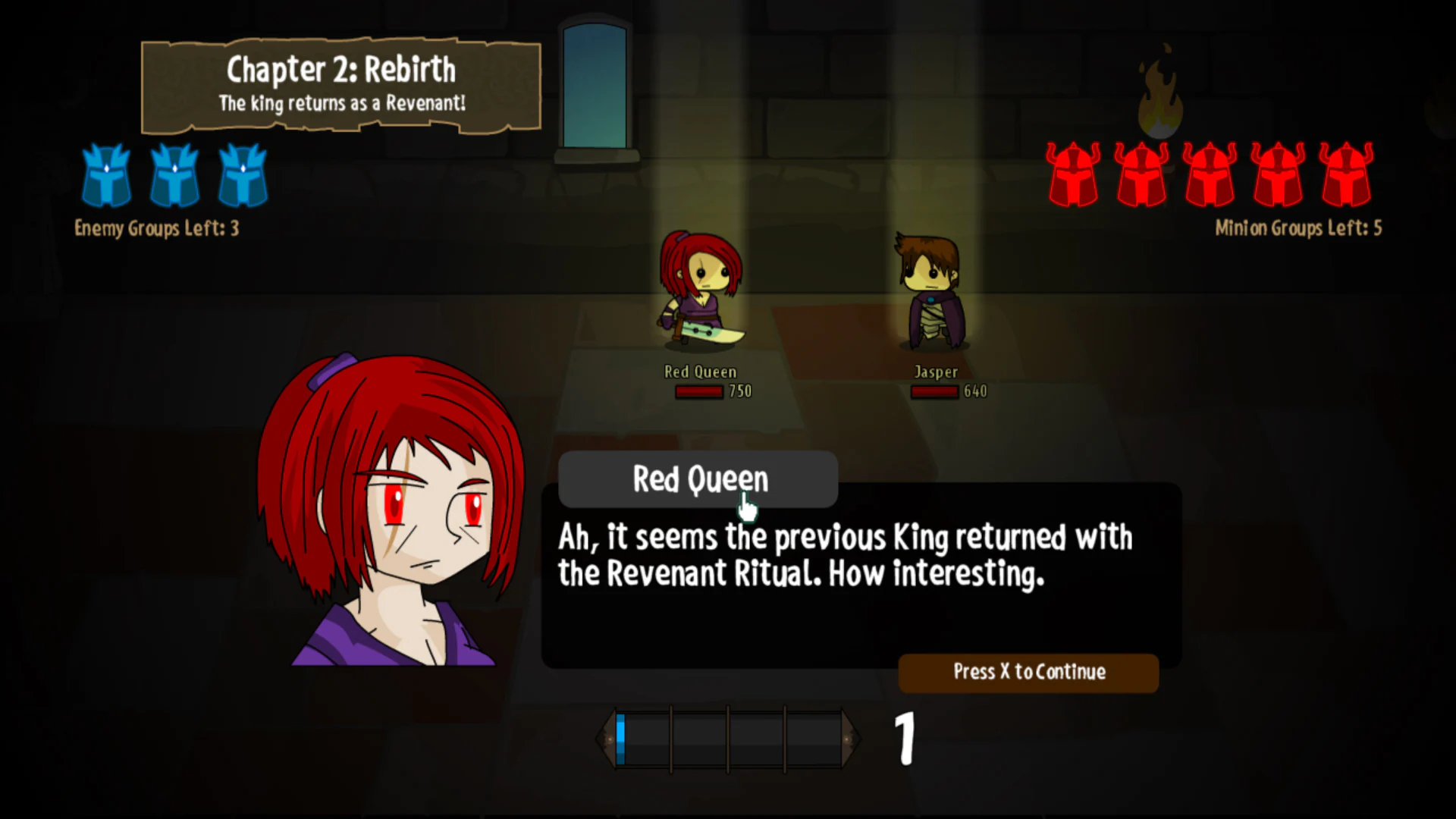
Task: Click the Red Queen name plate
Action: pos(698,479)
